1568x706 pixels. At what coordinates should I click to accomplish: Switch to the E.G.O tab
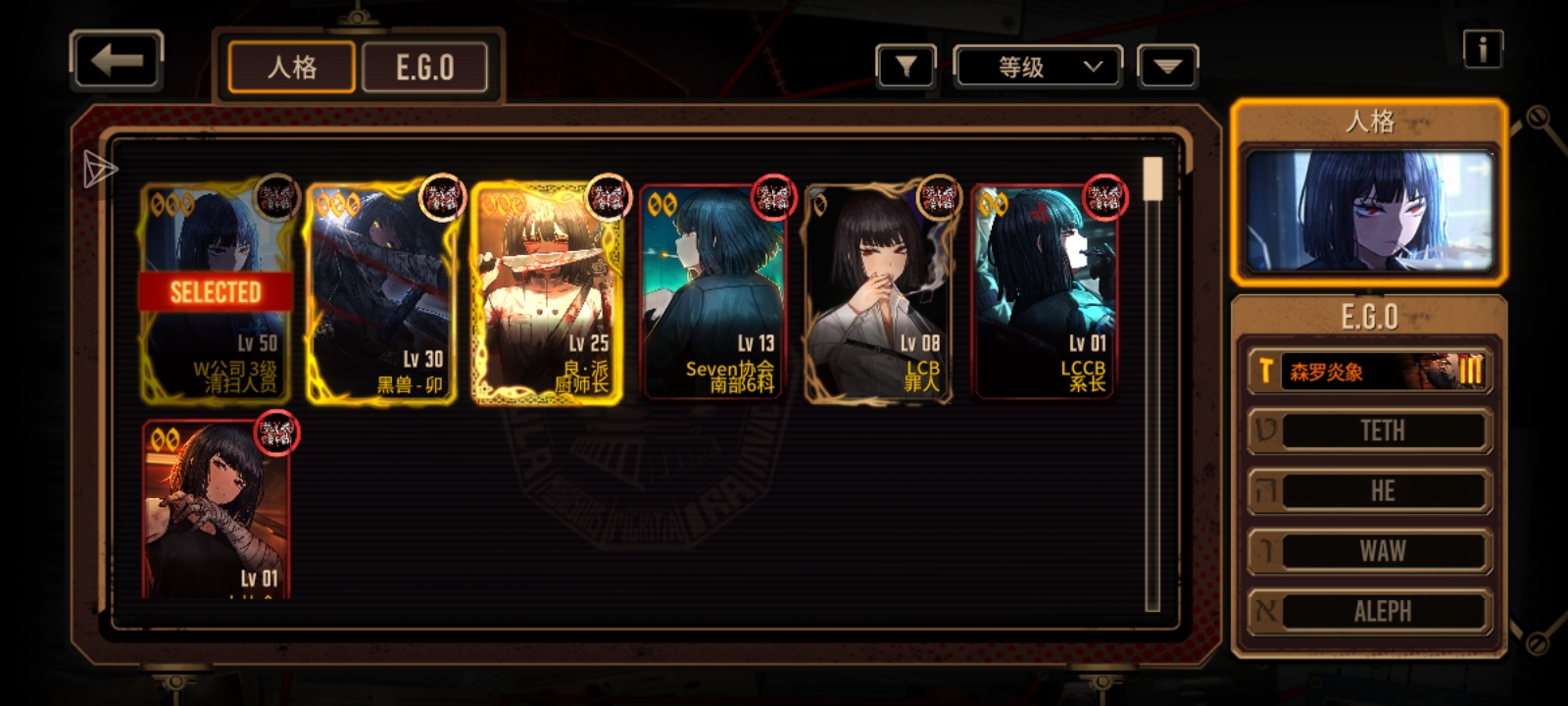click(424, 68)
